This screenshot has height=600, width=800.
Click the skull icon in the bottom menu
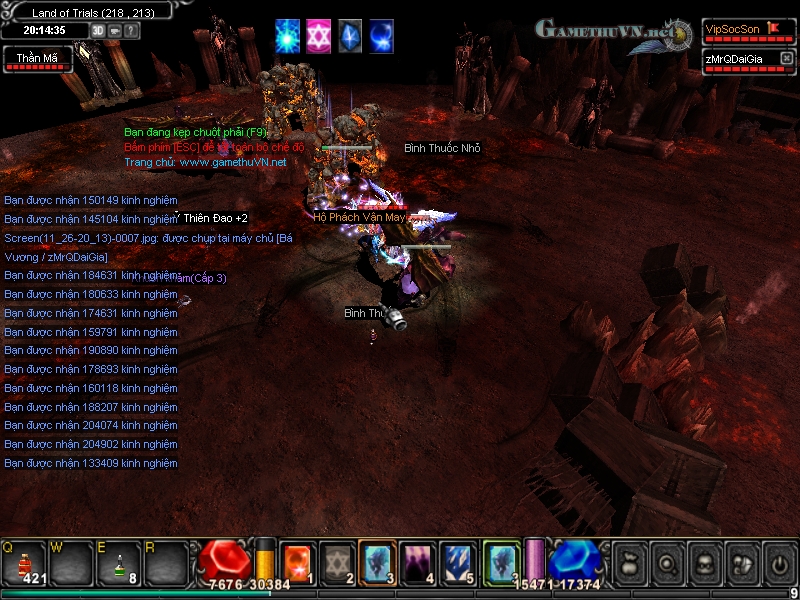705,564
